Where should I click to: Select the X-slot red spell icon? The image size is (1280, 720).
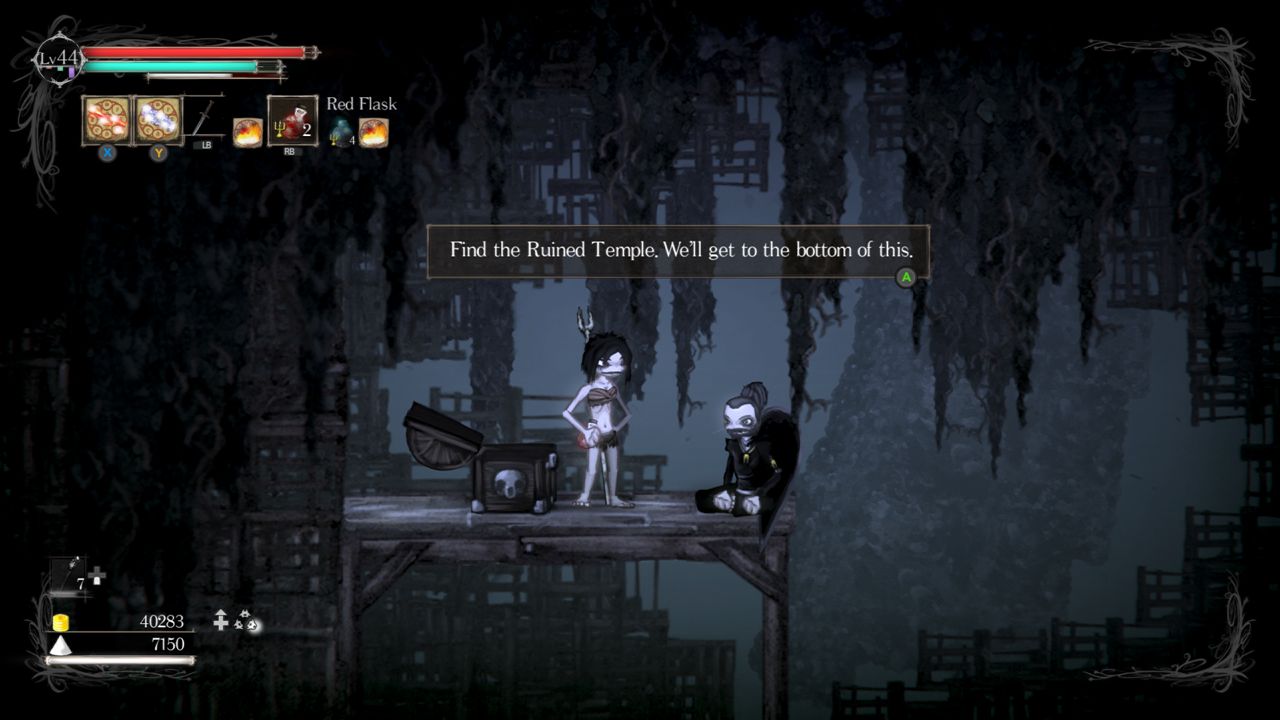[x=108, y=122]
